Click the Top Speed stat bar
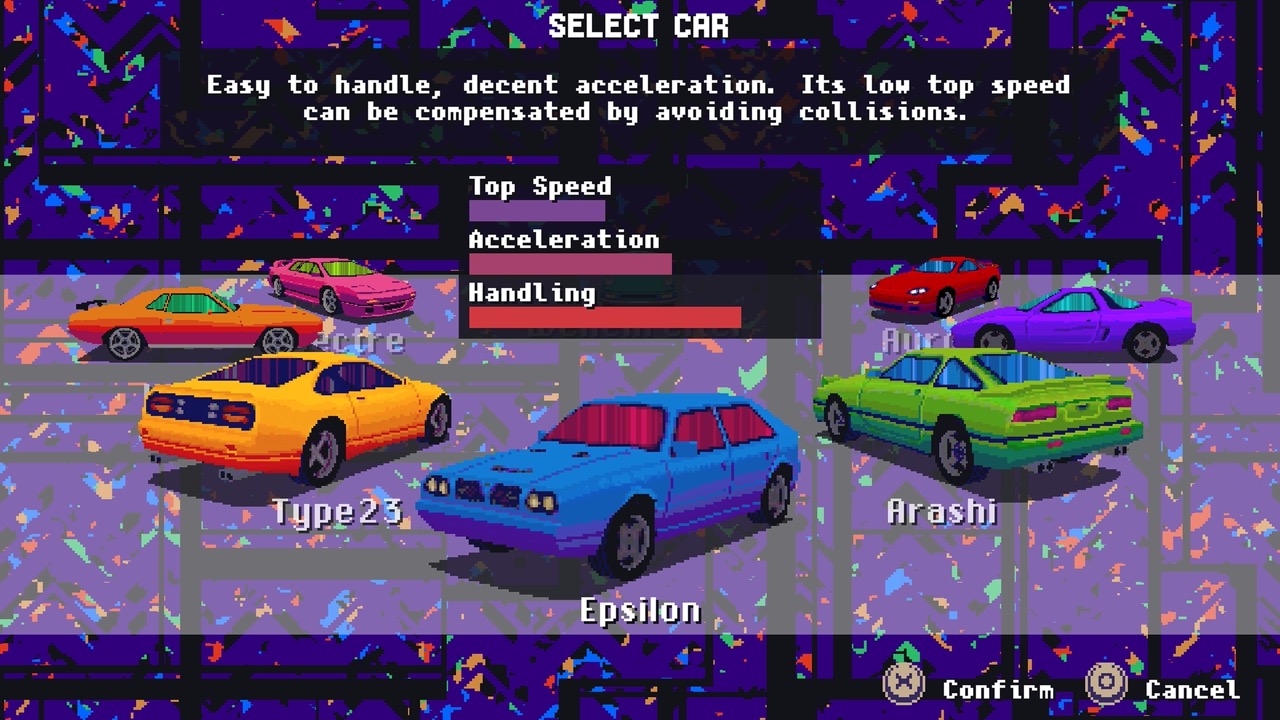 pos(537,211)
